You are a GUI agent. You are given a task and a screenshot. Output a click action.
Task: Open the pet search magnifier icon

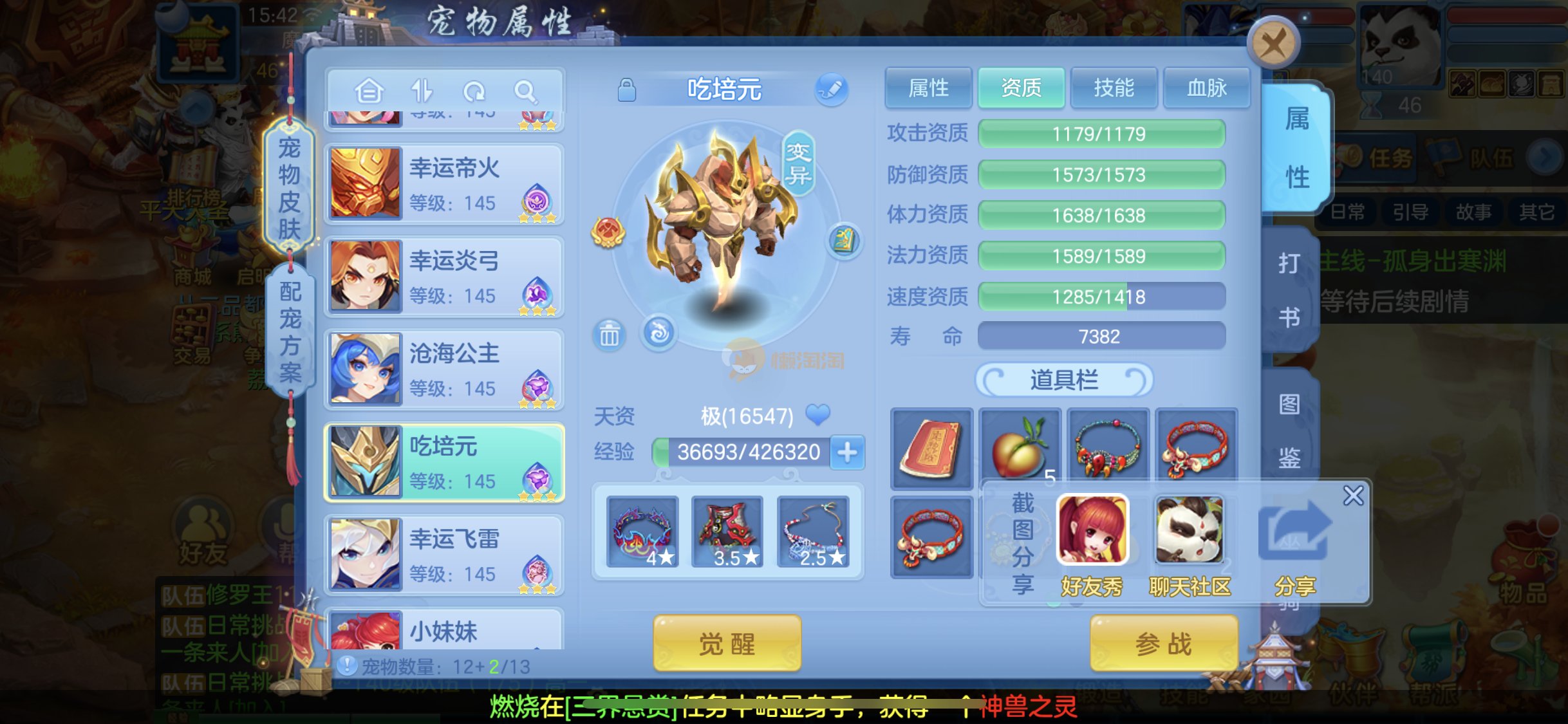[525, 91]
